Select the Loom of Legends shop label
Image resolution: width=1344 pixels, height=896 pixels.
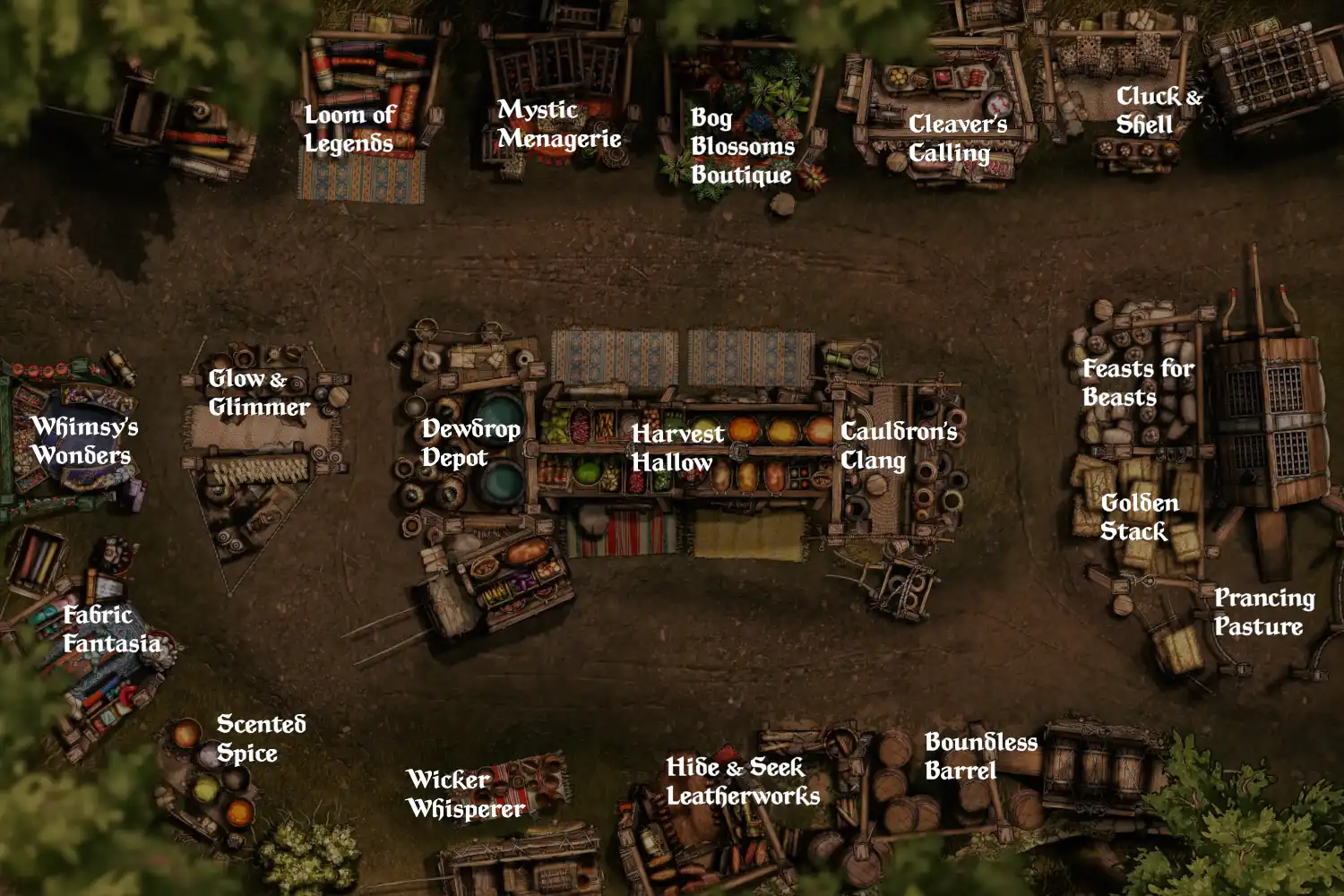pyautogui.click(x=349, y=129)
